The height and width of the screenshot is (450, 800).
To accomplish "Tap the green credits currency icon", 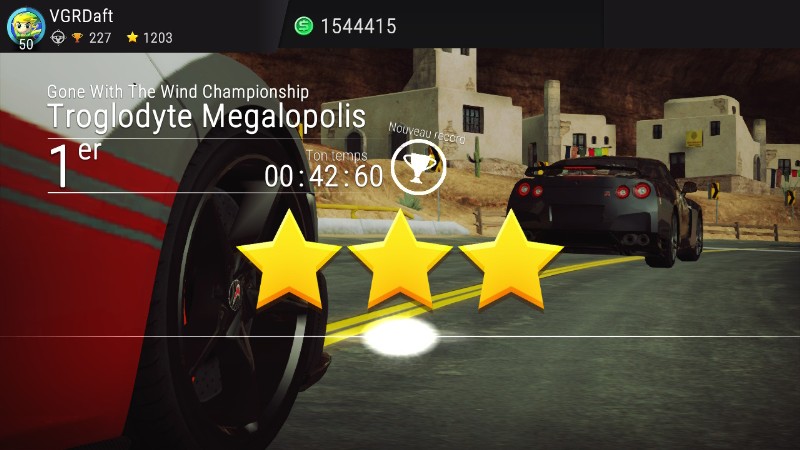I will 304,26.
